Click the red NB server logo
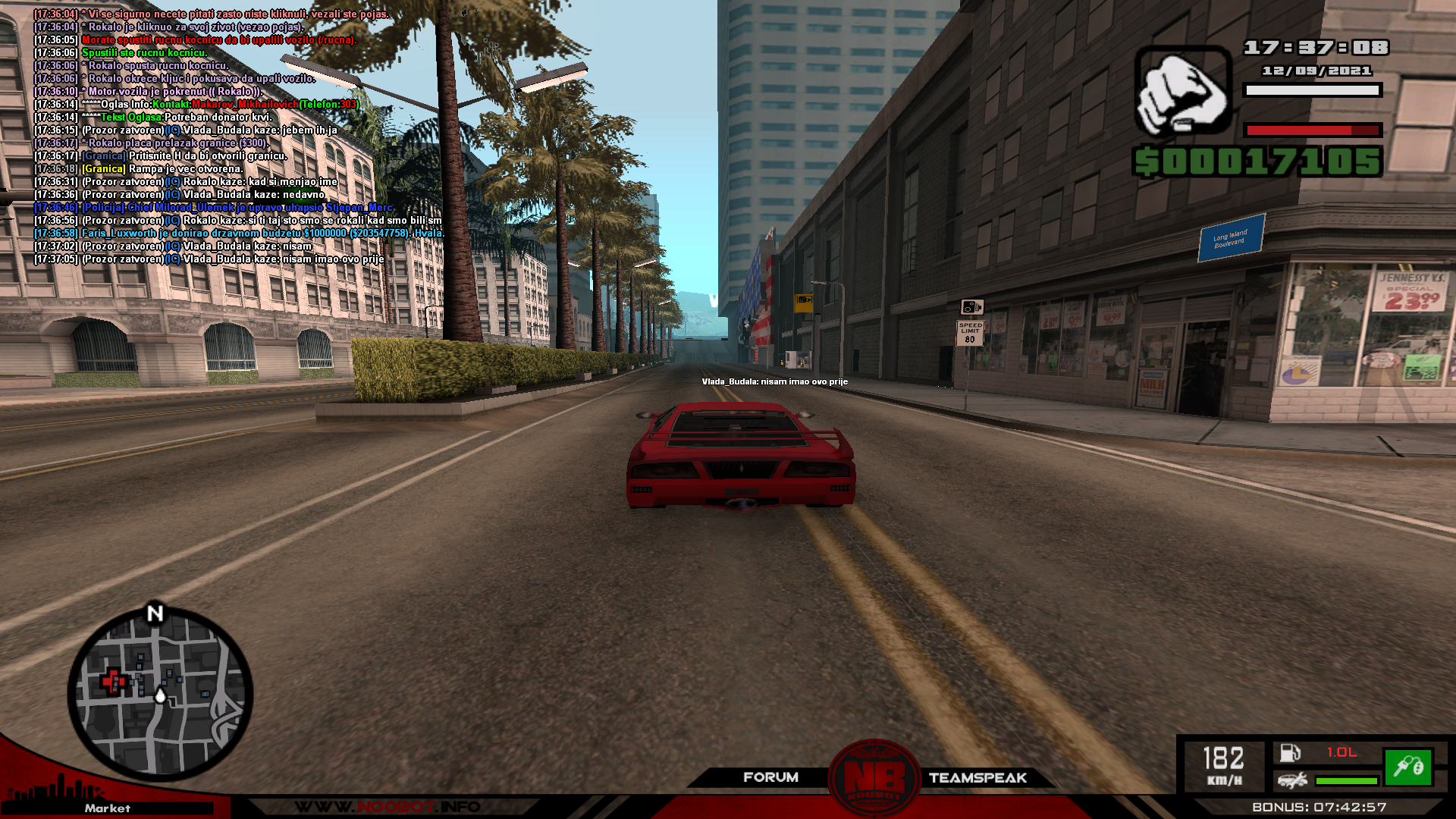The width and height of the screenshot is (1456, 819). pyautogui.click(x=874, y=779)
